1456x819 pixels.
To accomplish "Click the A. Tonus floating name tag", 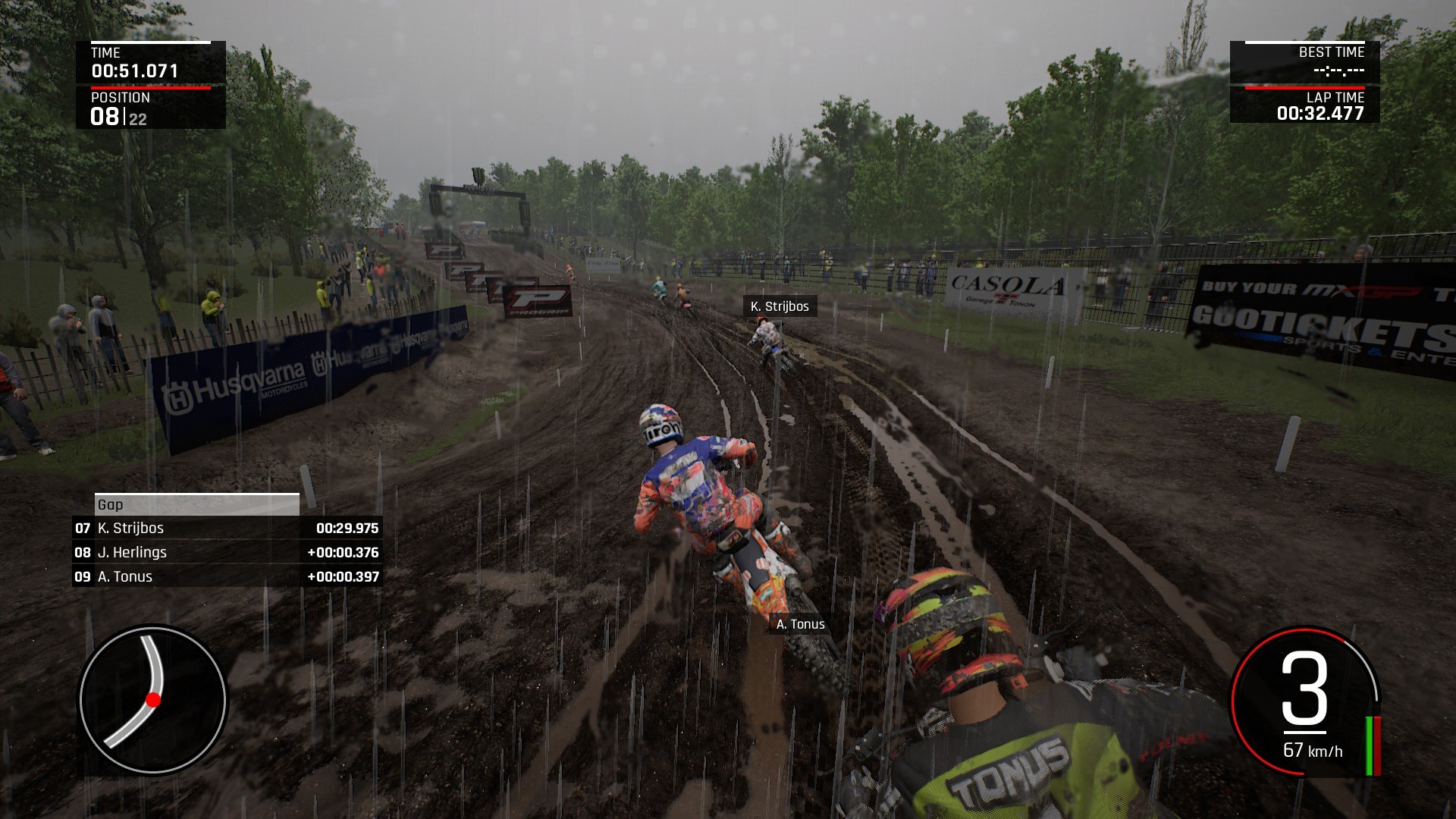I will coord(800,624).
